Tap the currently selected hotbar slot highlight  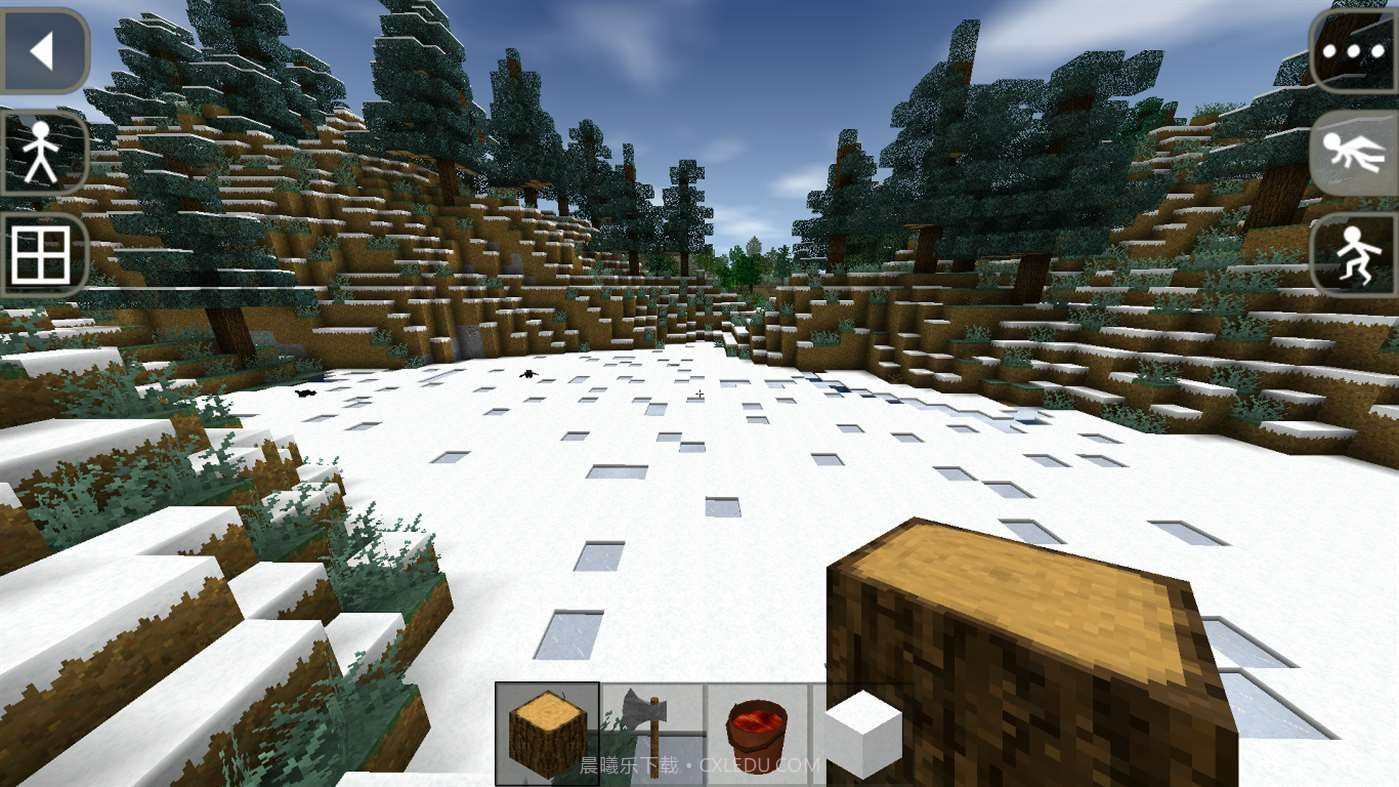tap(546, 734)
